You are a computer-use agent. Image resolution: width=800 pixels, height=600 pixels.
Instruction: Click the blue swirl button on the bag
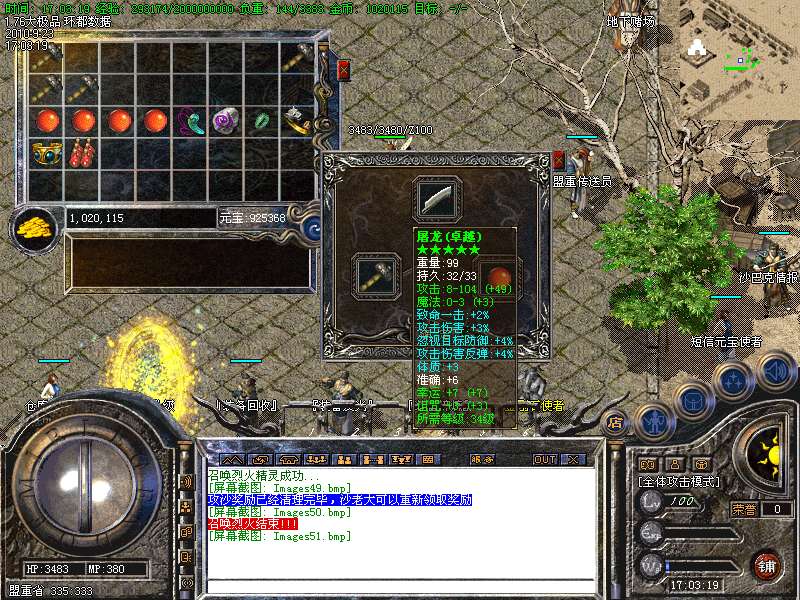click(x=311, y=226)
